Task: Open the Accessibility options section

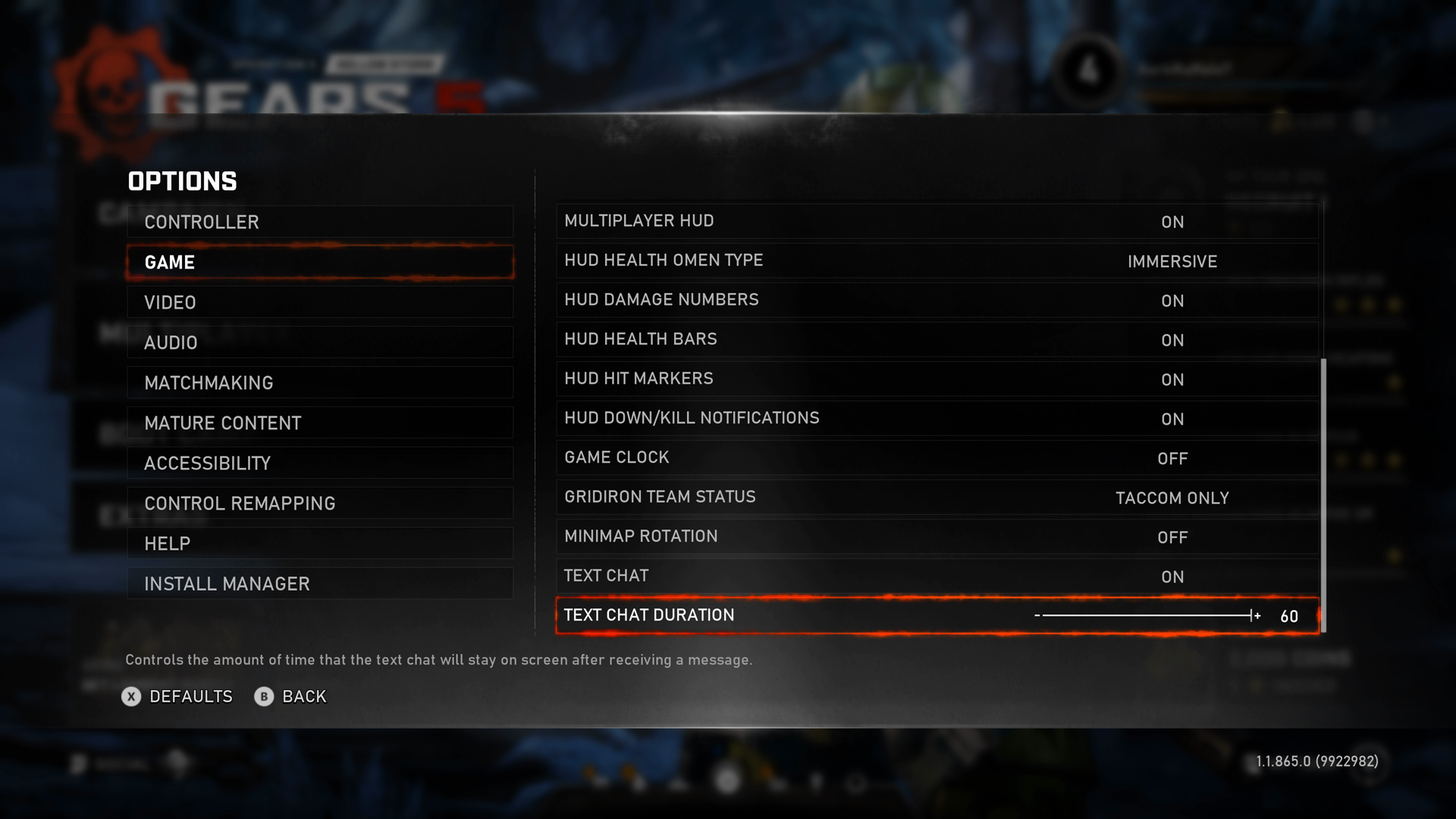Action: tap(320, 463)
